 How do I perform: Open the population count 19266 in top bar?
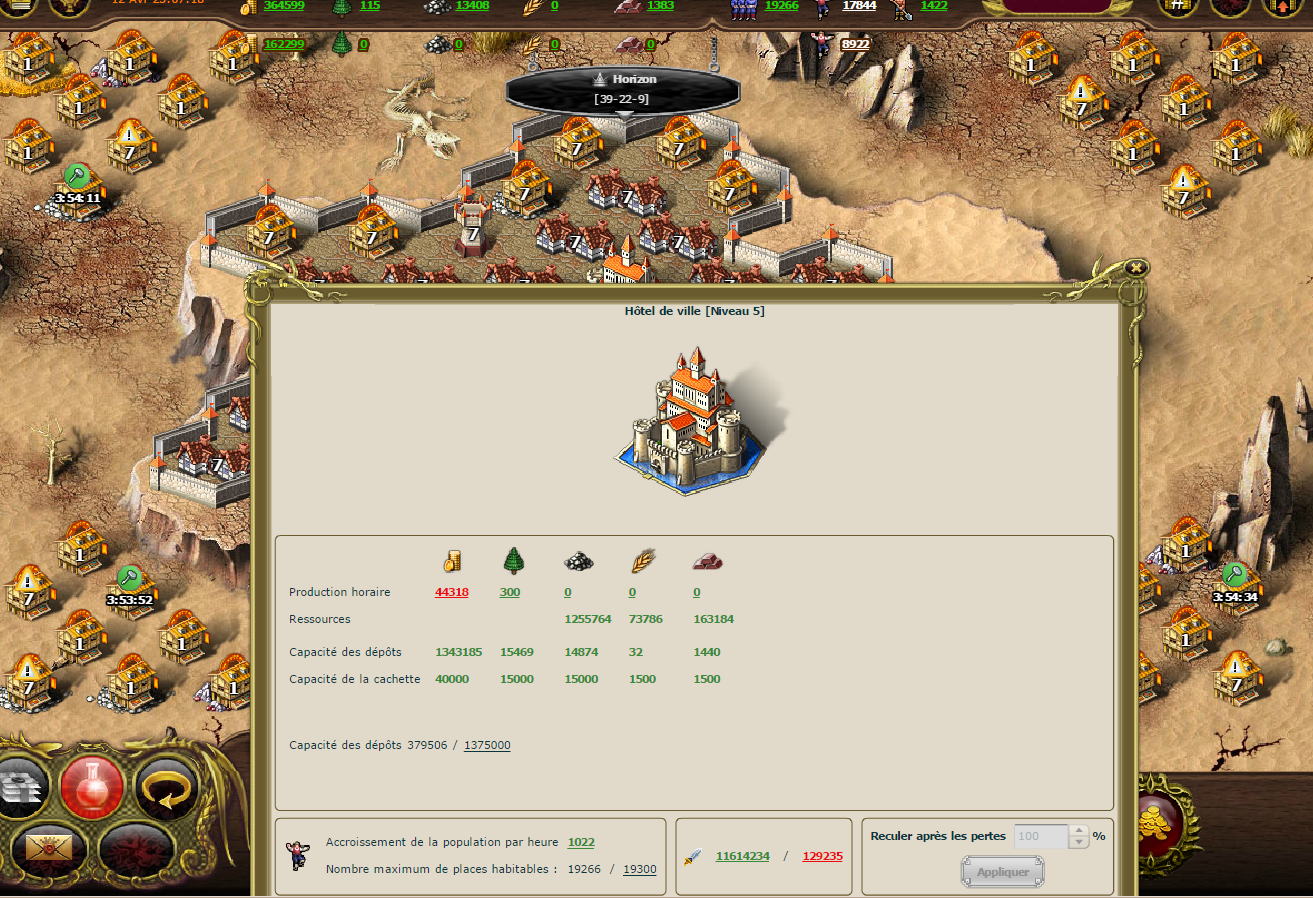[781, 6]
